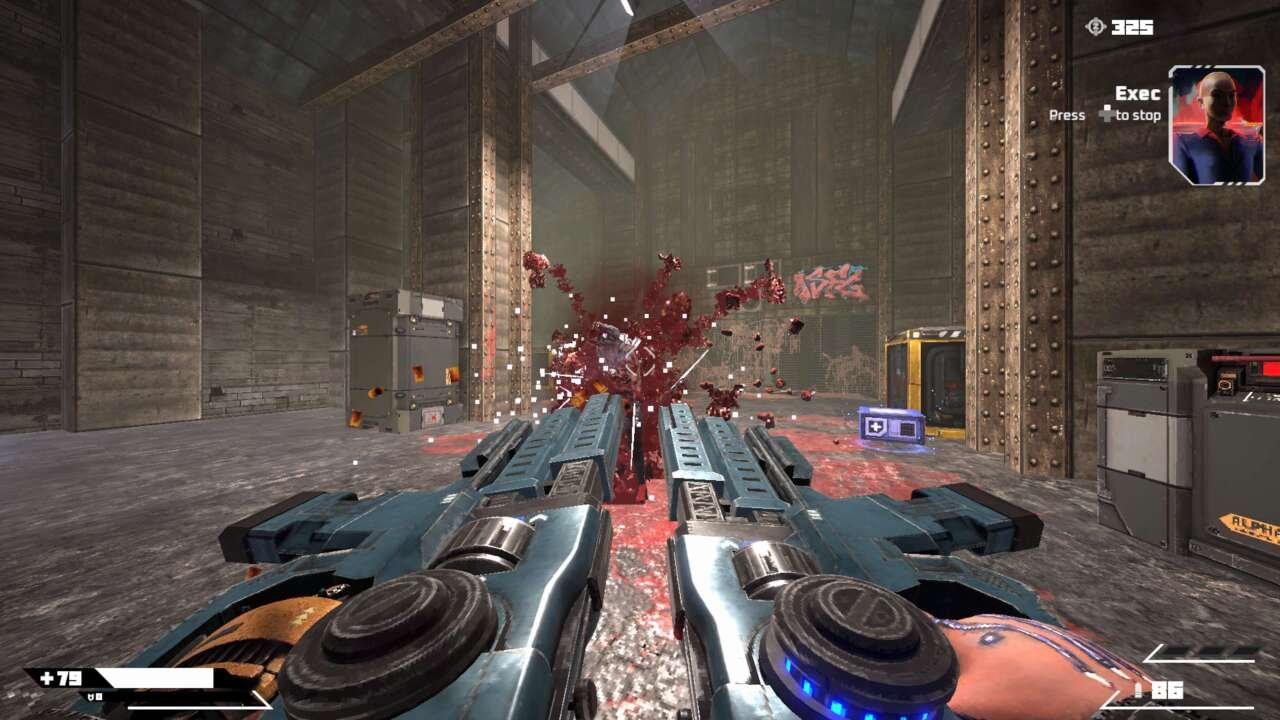Click the Exec speaker portrait
1280x720 pixels.
point(1216,125)
